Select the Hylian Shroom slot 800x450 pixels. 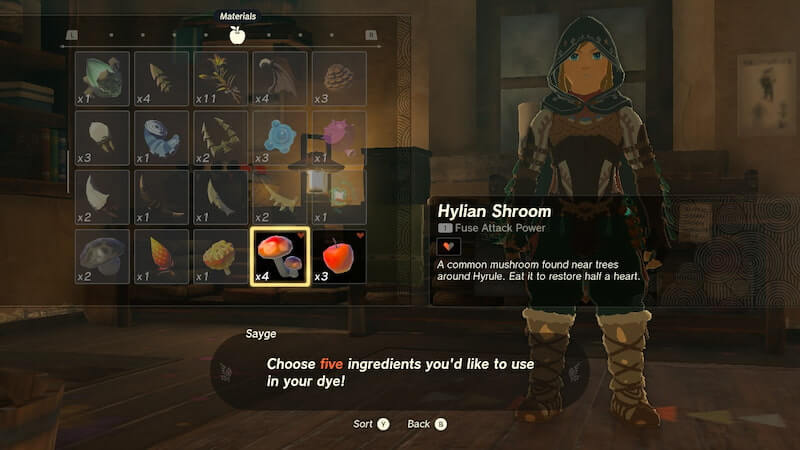(x=280, y=256)
